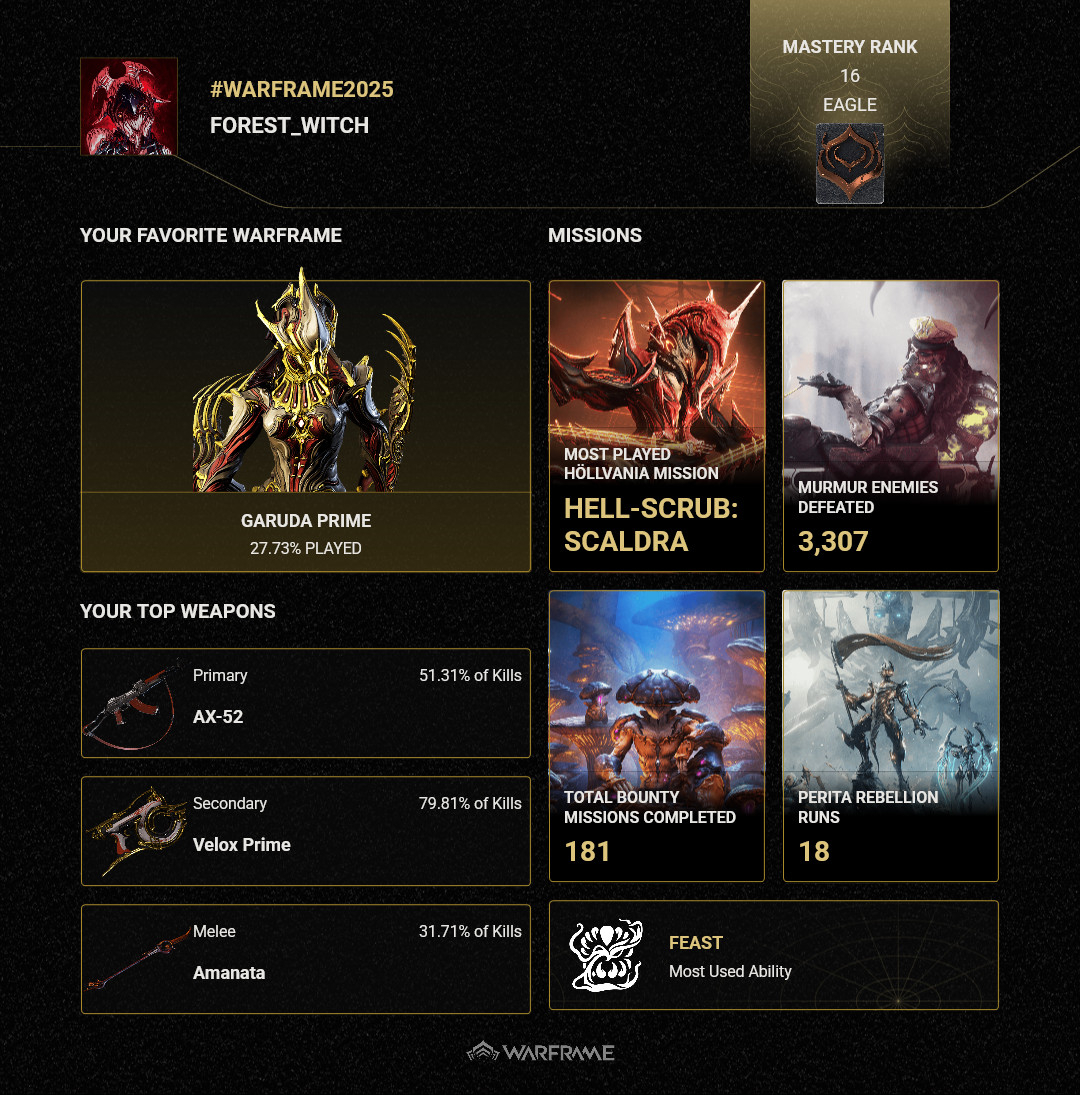Select the Amanata melee weapon row
The image size is (1080, 1095).
coord(305,959)
